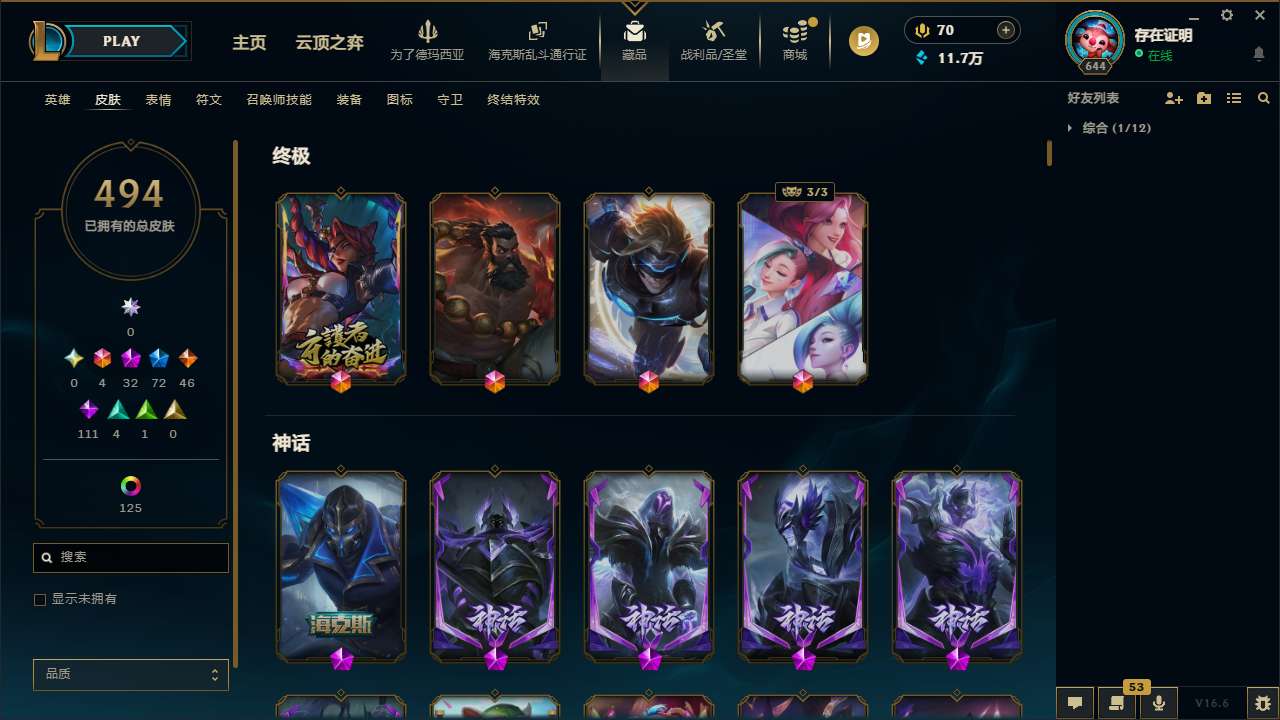Toggle the notifications bell

tap(1258, 53)
